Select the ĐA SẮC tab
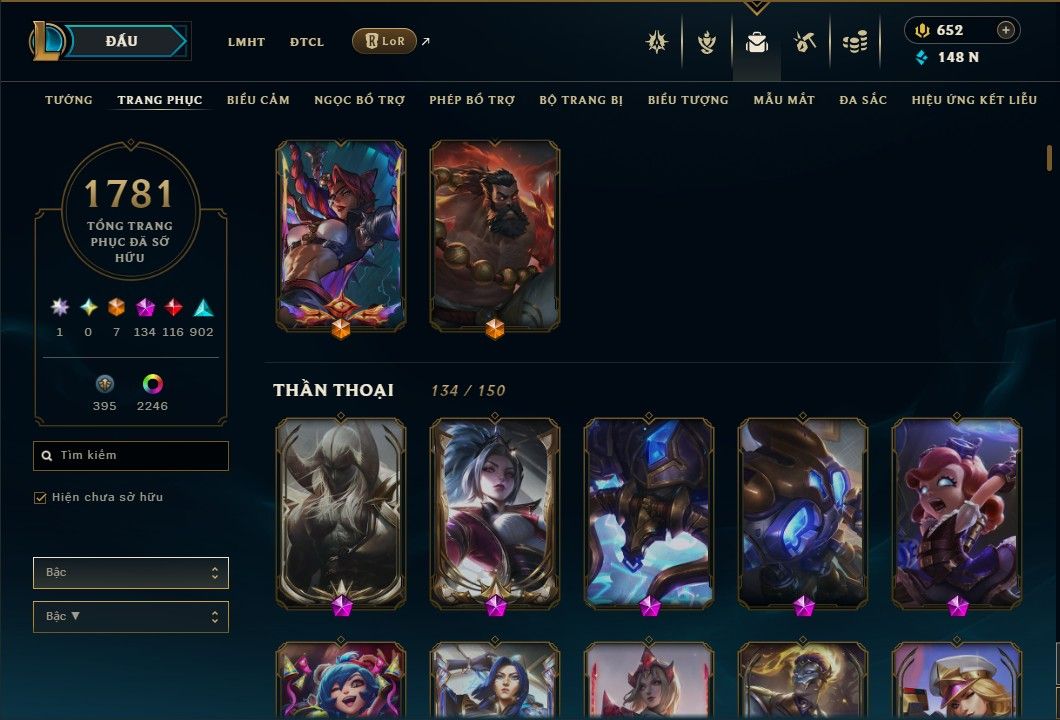 863,100
